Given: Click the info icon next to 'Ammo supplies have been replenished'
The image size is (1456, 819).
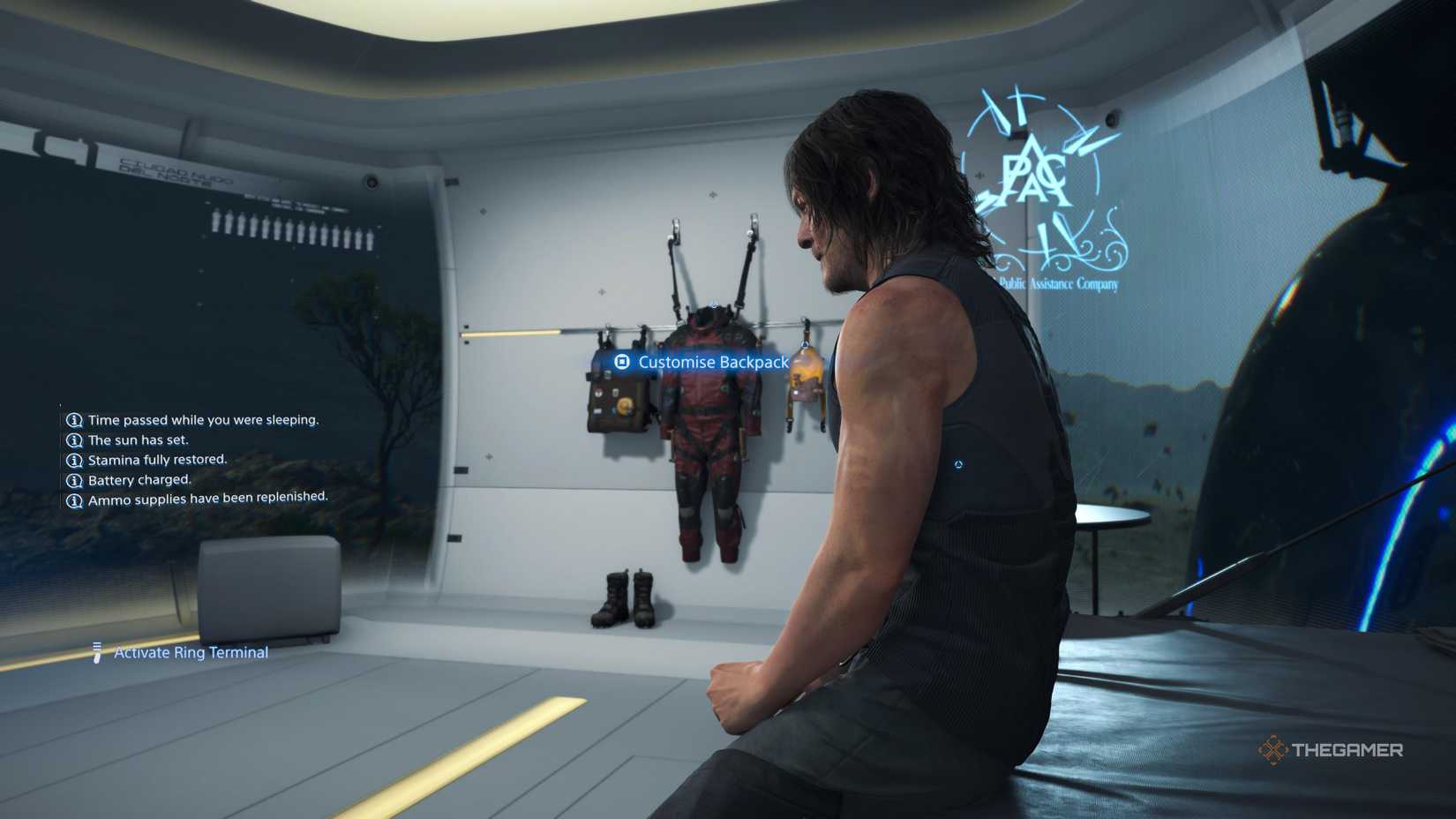Looking at the screenshot, I should pos(73,499).
